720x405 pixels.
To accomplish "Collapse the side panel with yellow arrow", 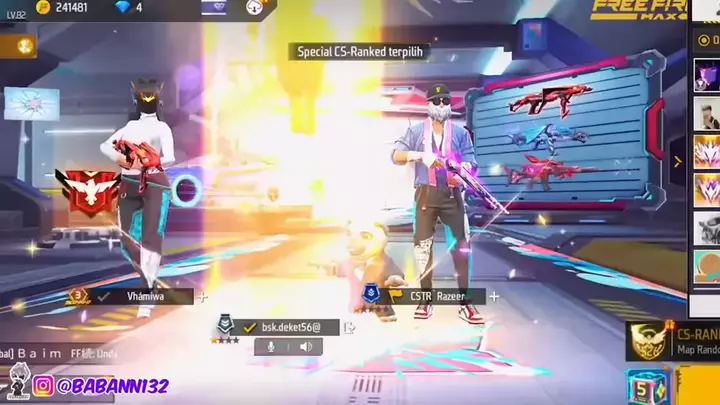I will coord(677,161).
